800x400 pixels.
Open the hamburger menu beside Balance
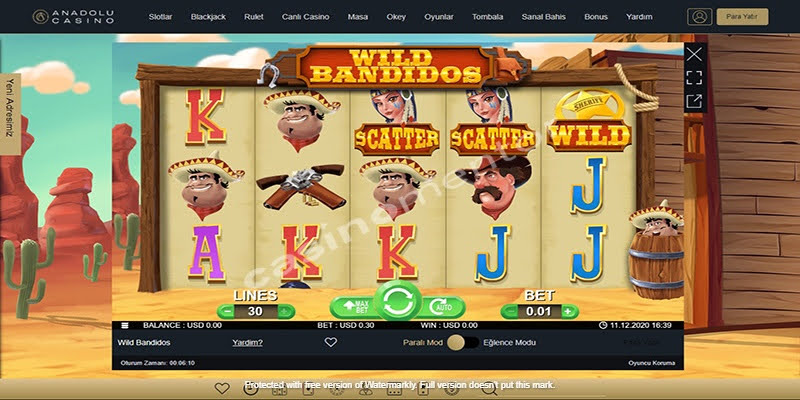point(125,325)
